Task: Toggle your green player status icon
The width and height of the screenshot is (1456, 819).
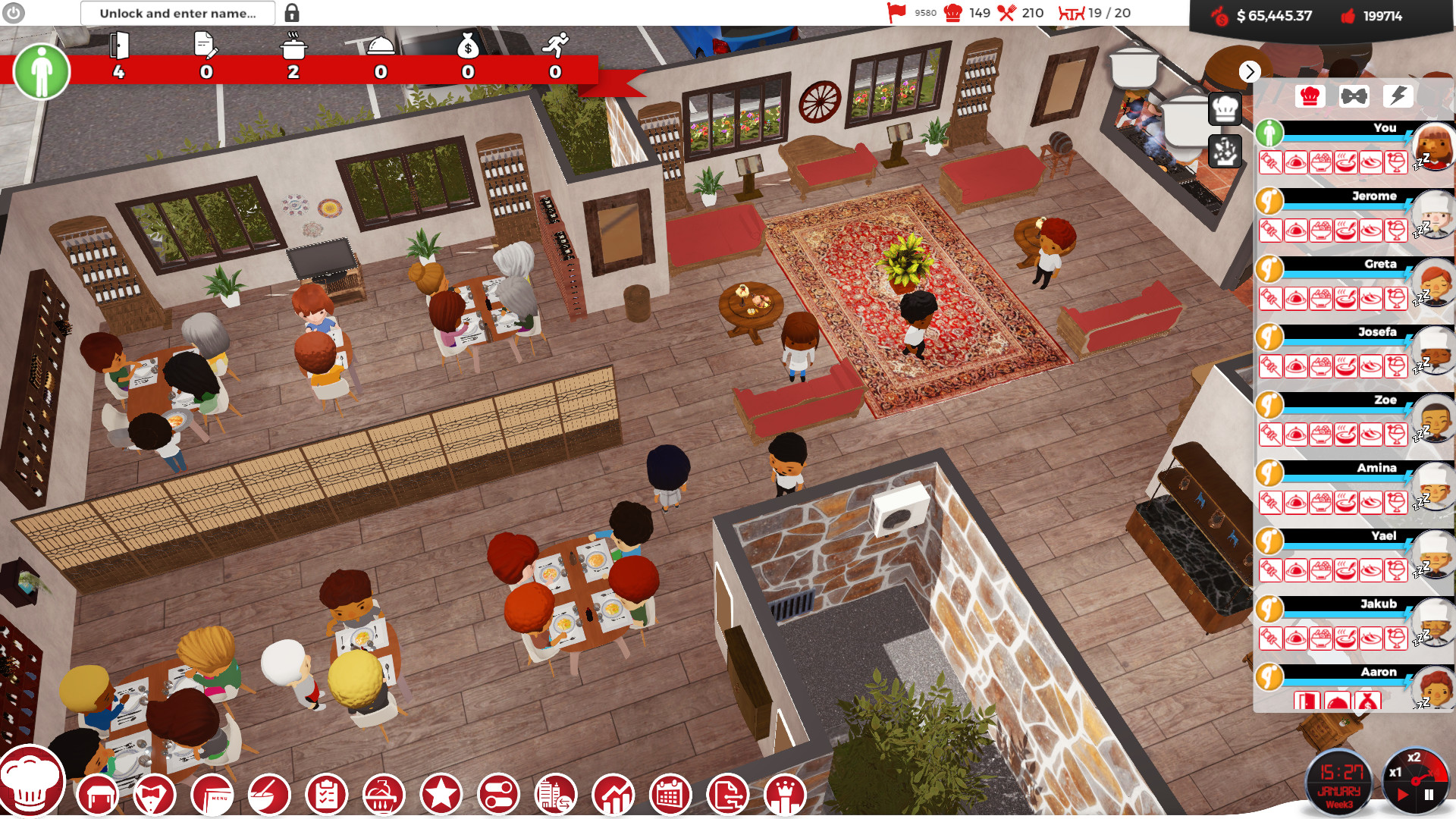Action: [x=1269, y=133]
